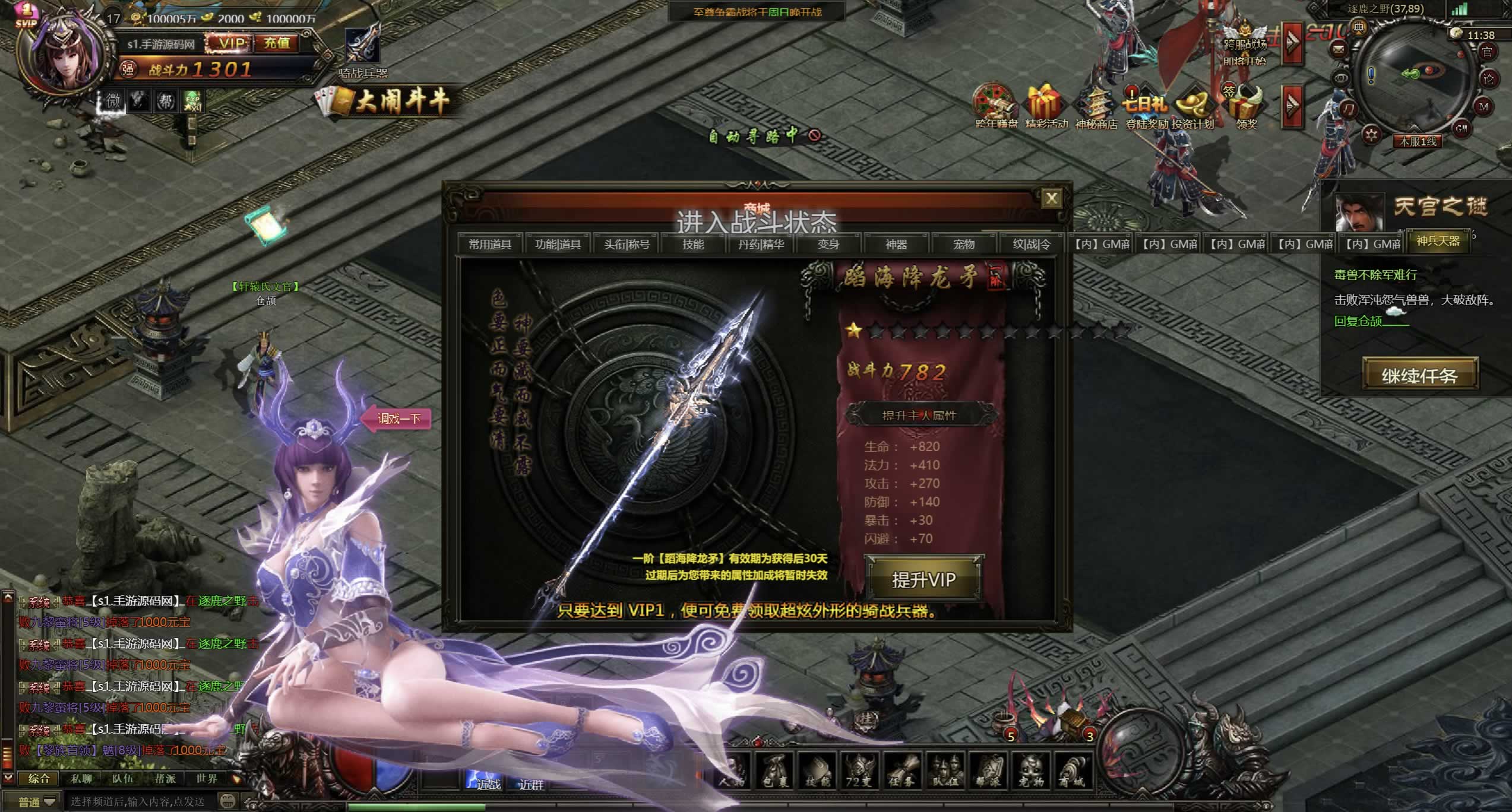Show the 队伍 team panel
This screenshot has width=1512, height=812.
click(x=945, y=770)
